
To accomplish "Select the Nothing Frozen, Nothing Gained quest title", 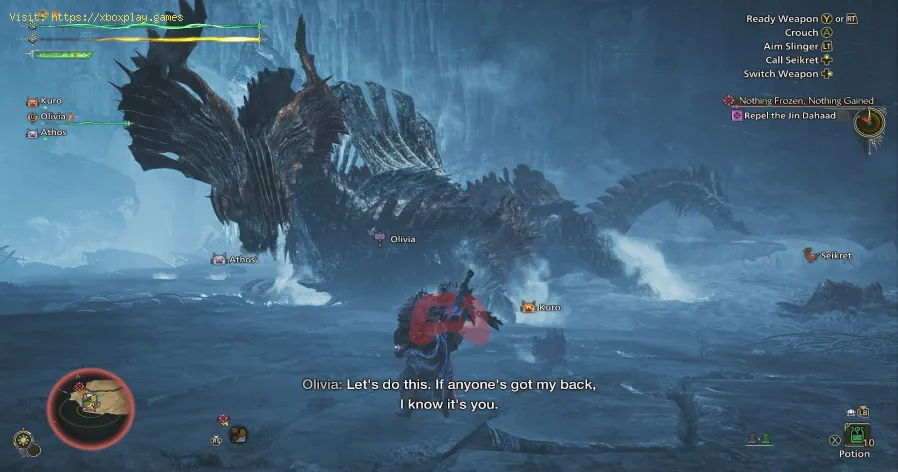I will pos(805,101).
